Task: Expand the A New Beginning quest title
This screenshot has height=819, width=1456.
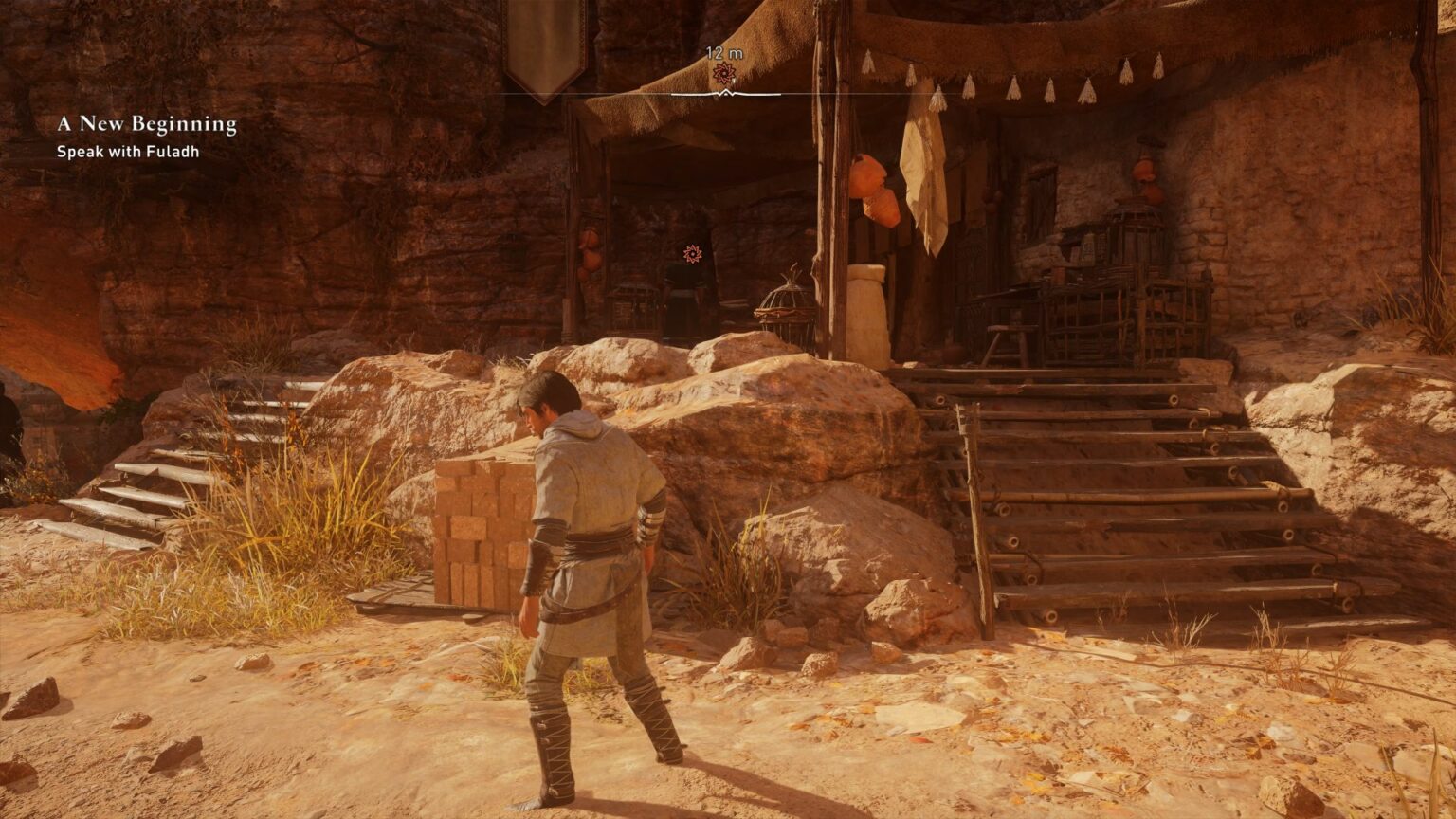Action: (146, 123)
